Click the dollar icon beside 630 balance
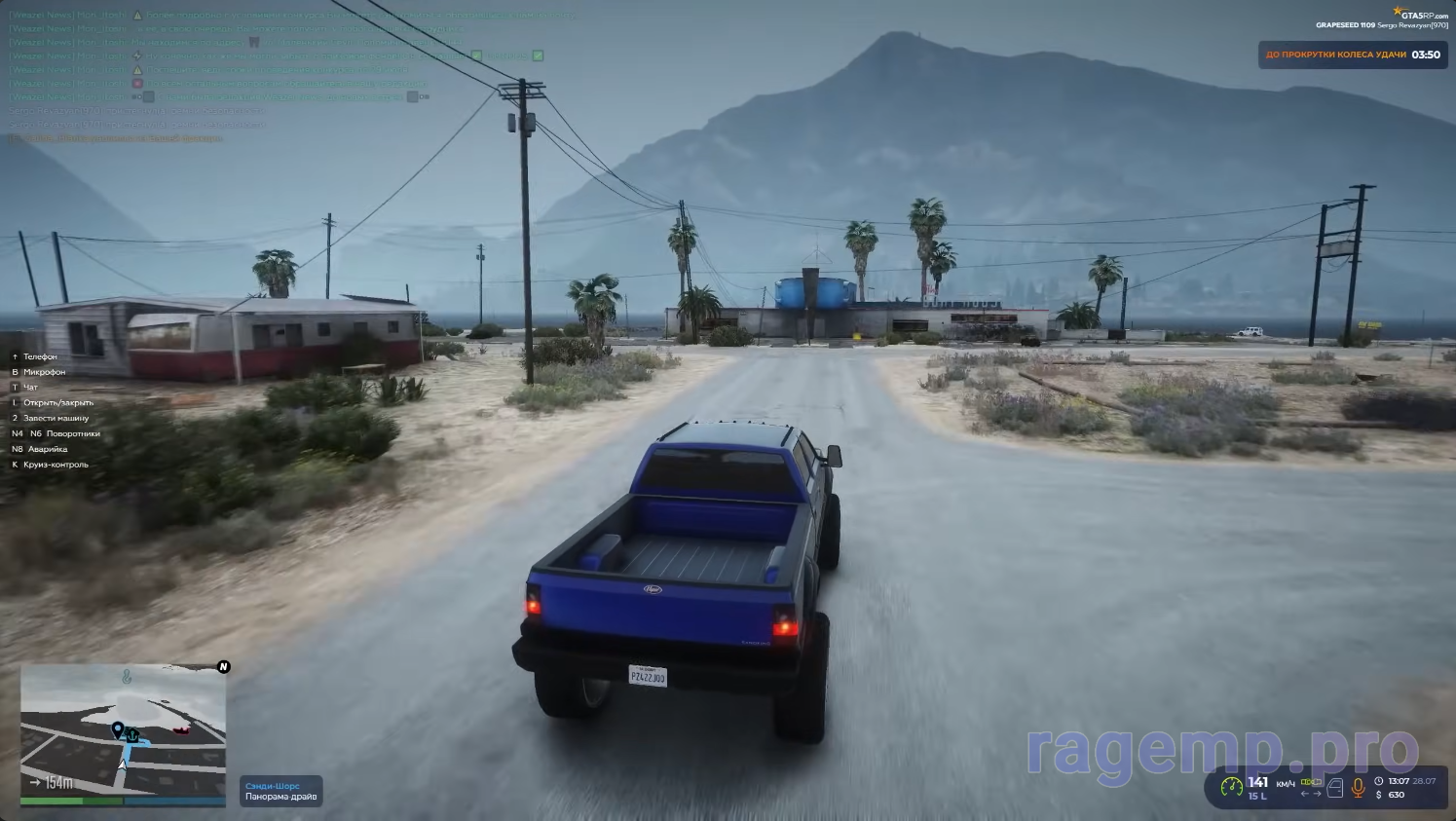The image size is (1456, 821). pyautogui.click(x=1378, y=795)
